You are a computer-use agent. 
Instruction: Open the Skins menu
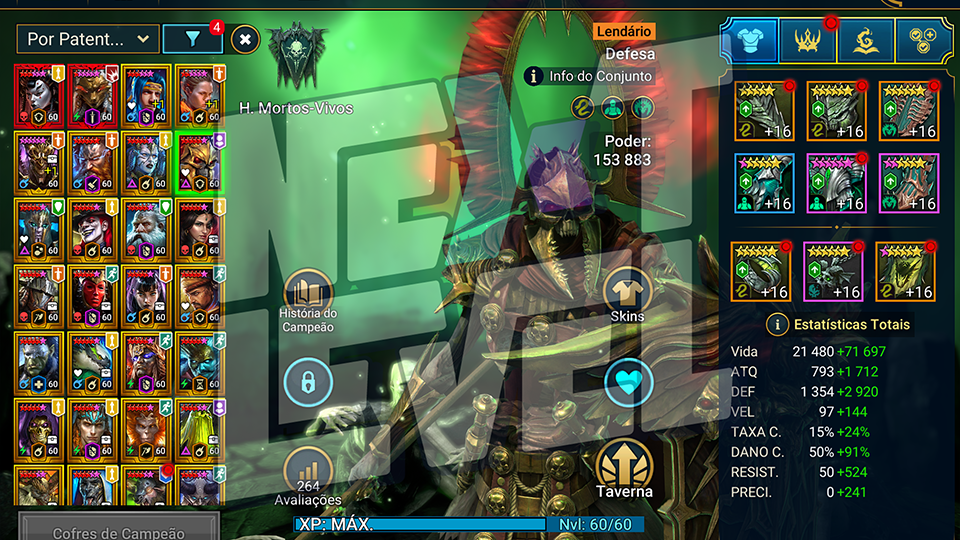[x=628, y=296]
